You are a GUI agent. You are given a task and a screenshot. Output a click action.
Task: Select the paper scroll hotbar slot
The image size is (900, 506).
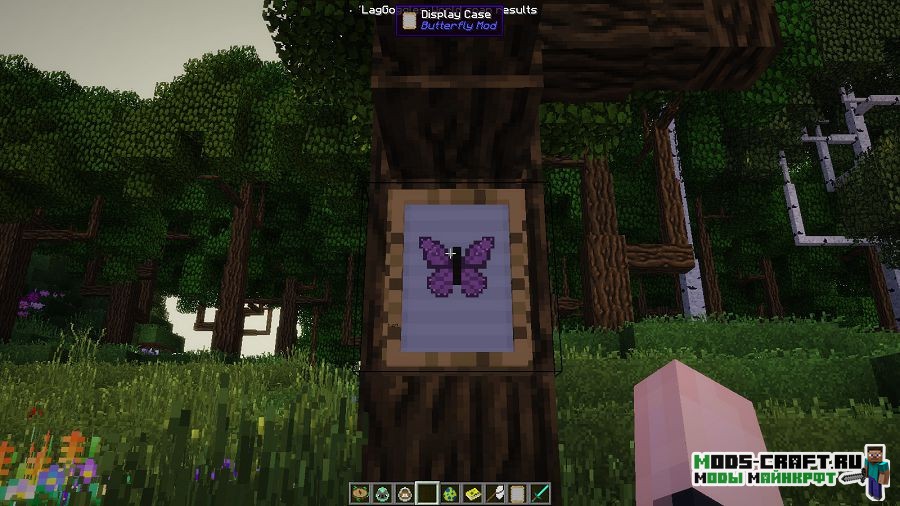[x=517, y=493]
